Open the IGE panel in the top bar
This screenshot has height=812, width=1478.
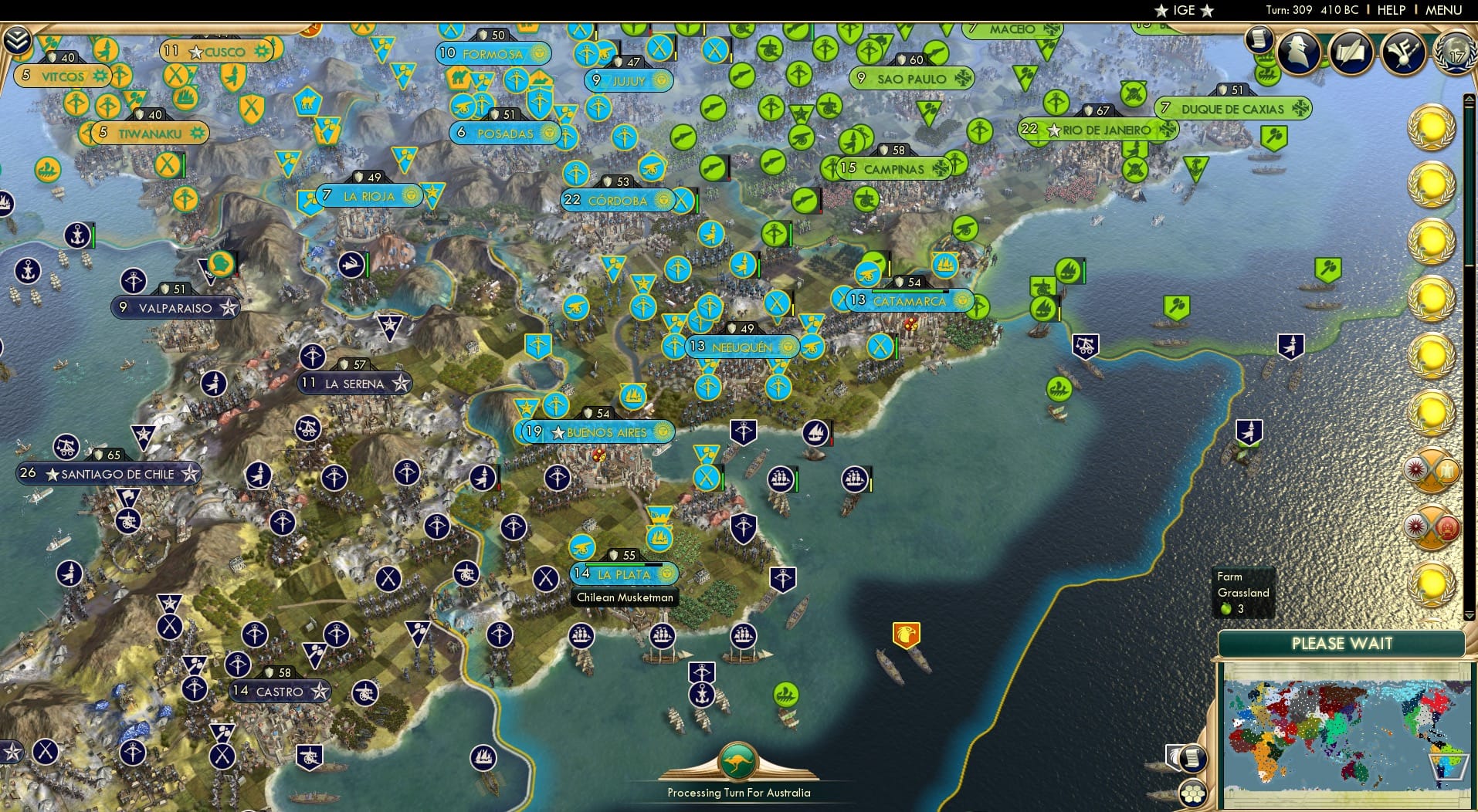[x=1181, y=10]
